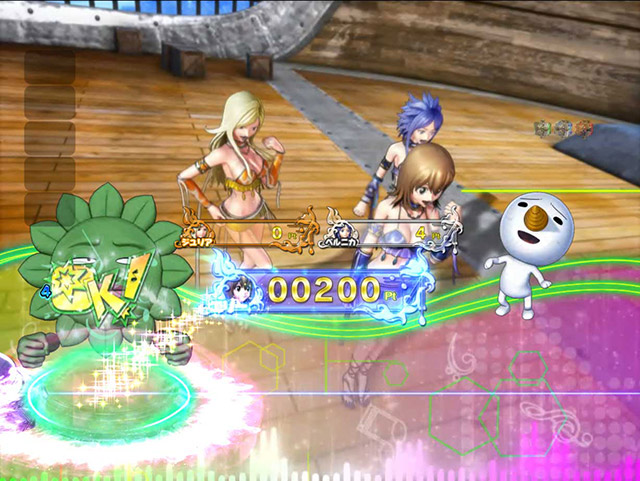Click the red-tinted gem icon
The image size is (640, 481).
[584, 128]
